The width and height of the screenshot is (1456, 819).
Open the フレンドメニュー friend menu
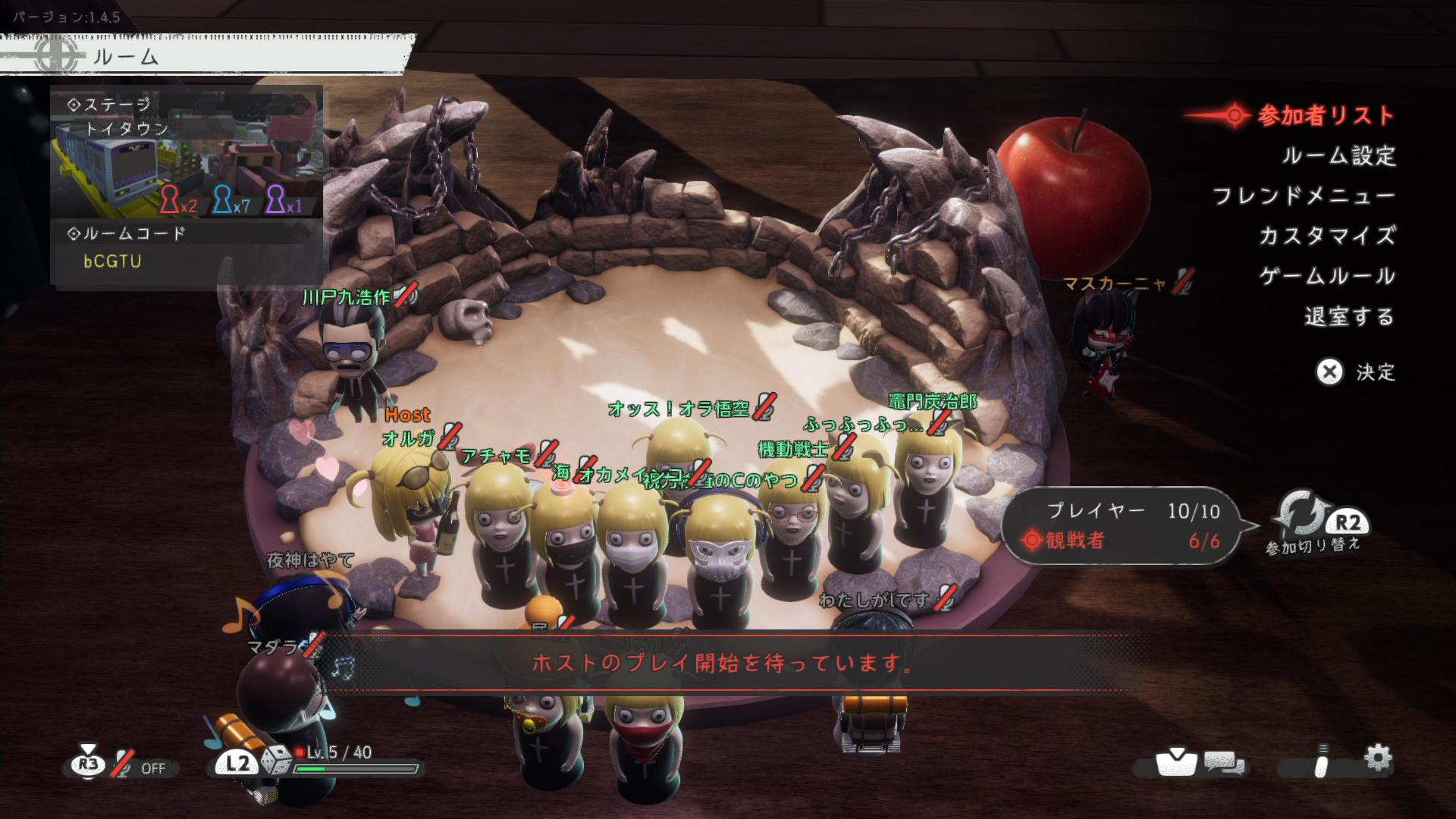(x=1304, y=196)
